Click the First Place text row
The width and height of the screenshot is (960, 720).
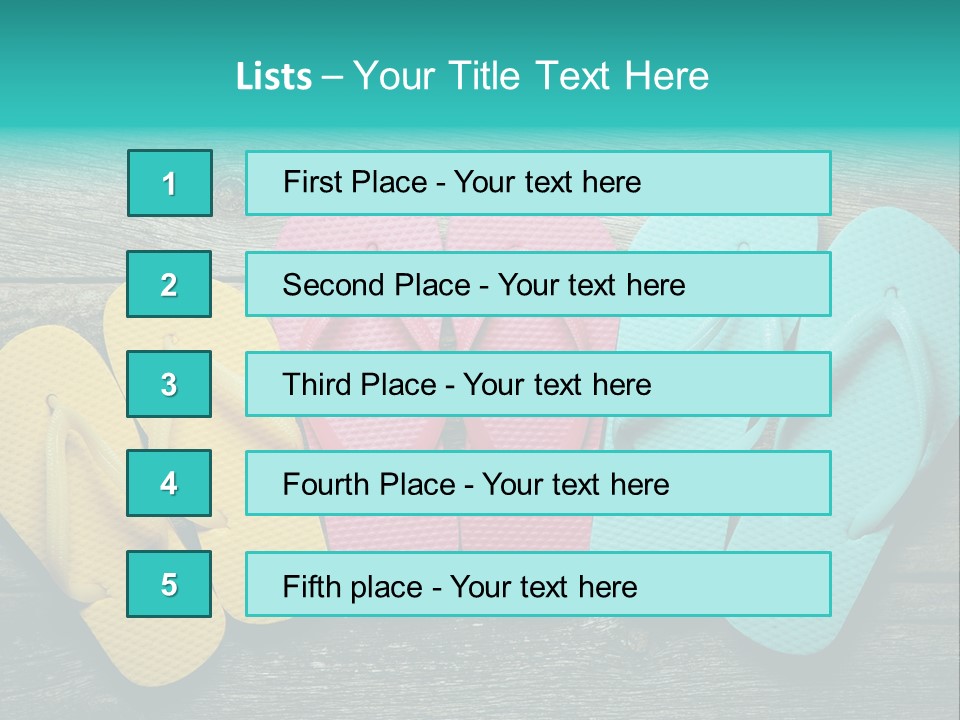538,183
